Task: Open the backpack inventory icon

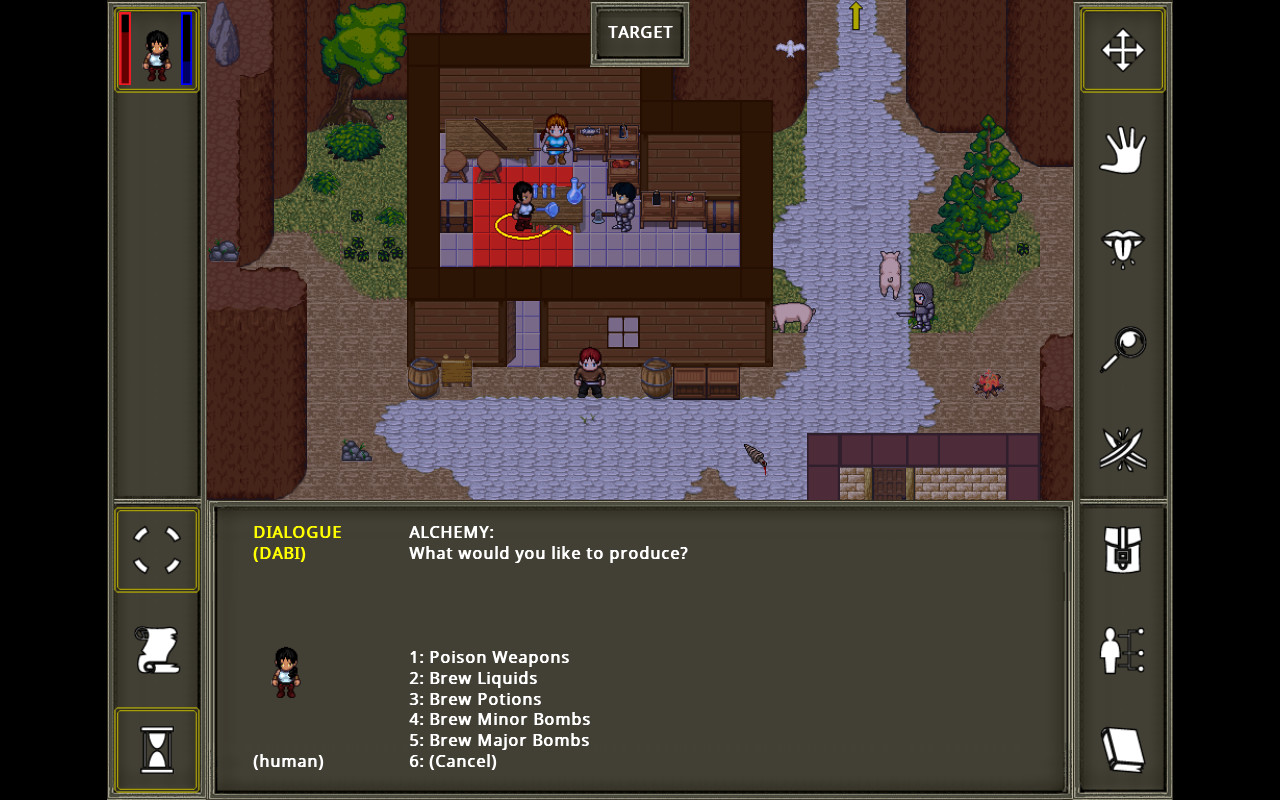Action: coord(1122,549)
